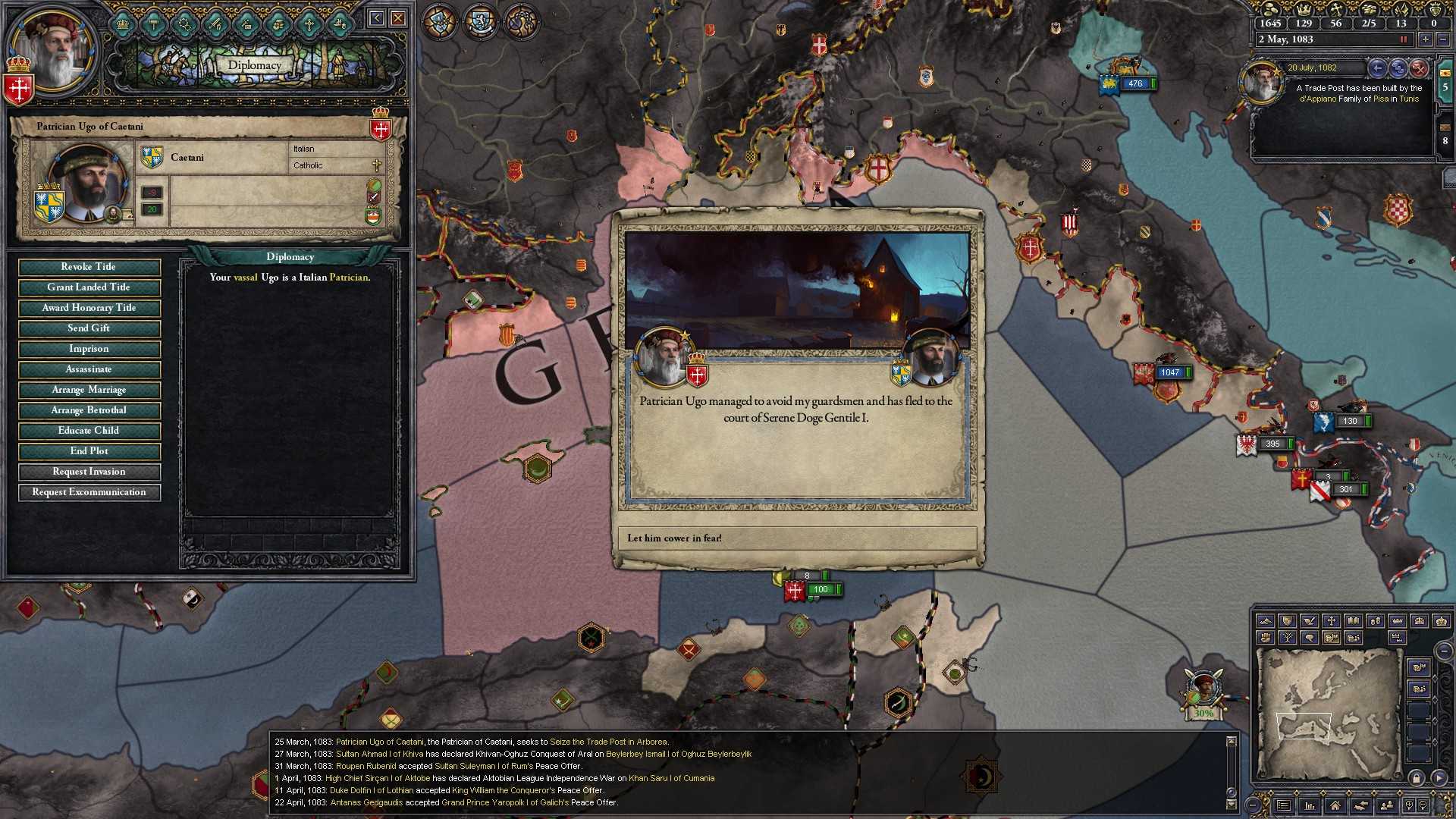Screen dimensions: 1456x819
Task: Open the character finder with the people icon
Action: click(x=1387, y=806)
